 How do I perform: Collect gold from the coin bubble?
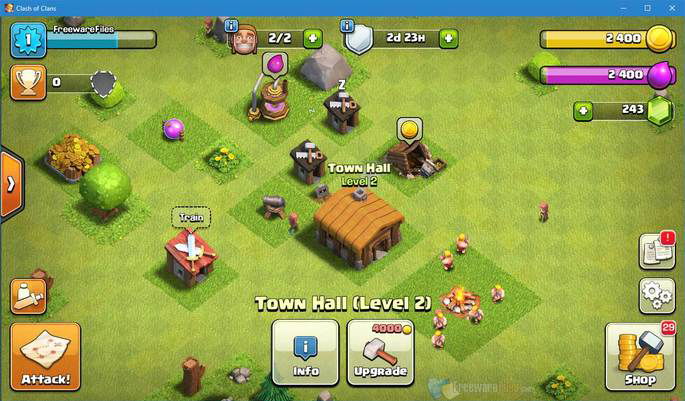pyautogui.click(x=408, y=128)
